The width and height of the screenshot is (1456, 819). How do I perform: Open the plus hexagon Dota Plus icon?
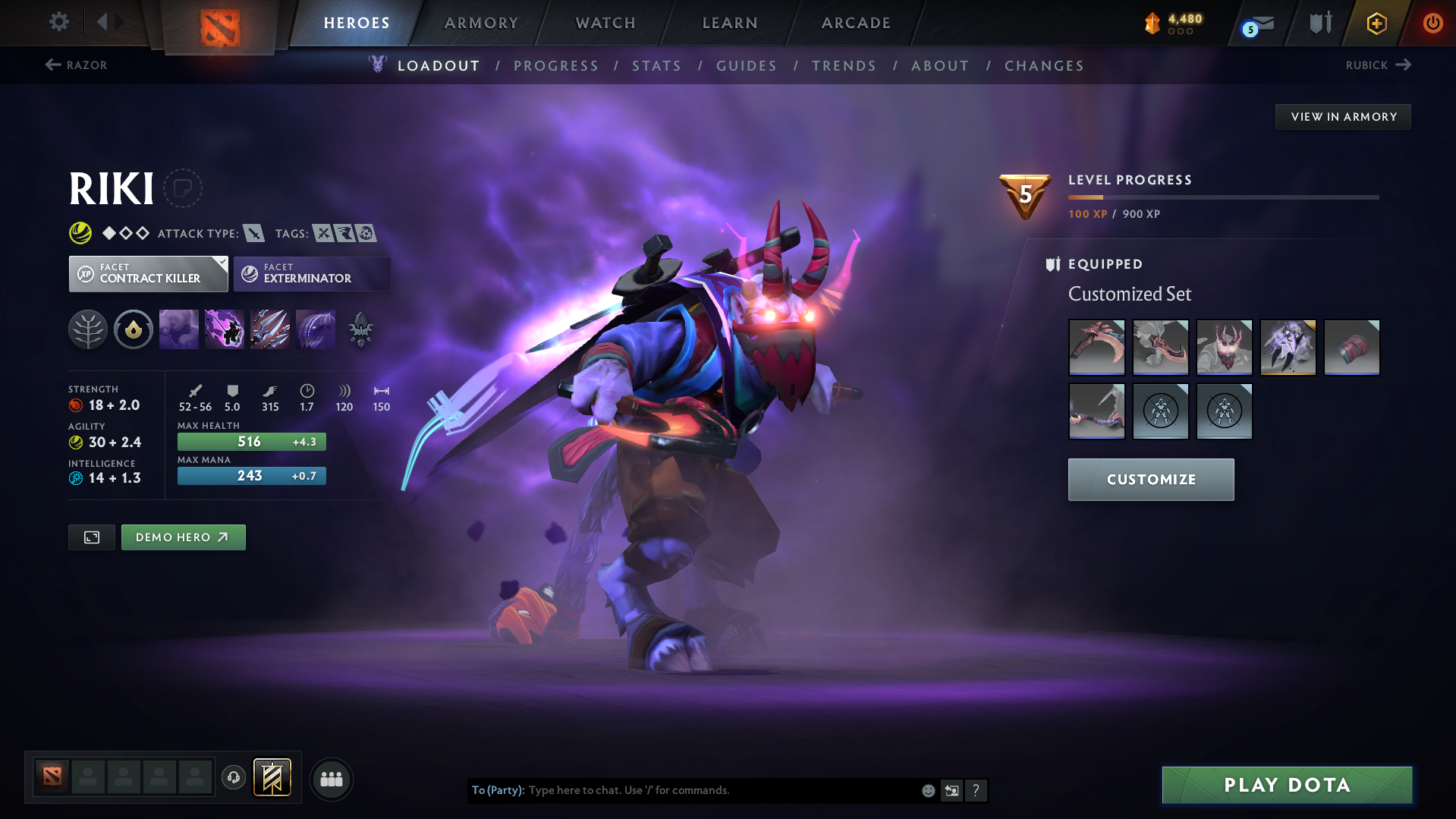tap(1376, 23)
